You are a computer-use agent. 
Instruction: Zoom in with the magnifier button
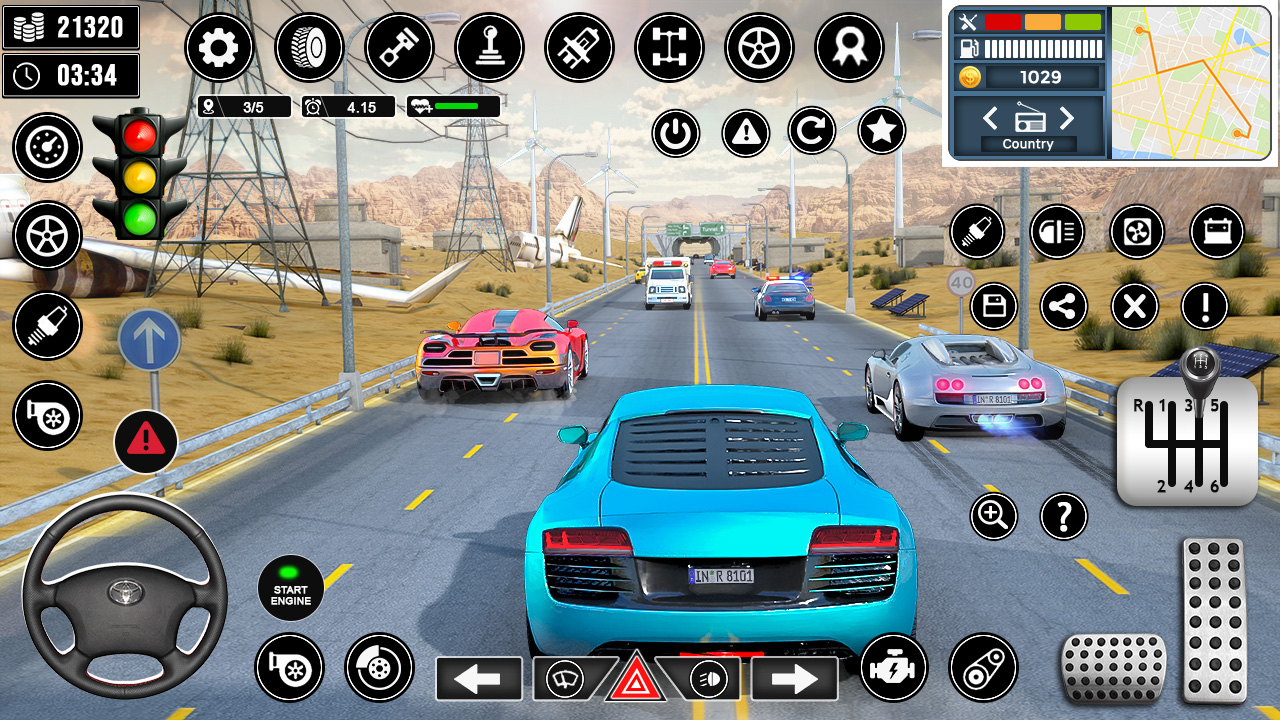click(x=993, y=516)
